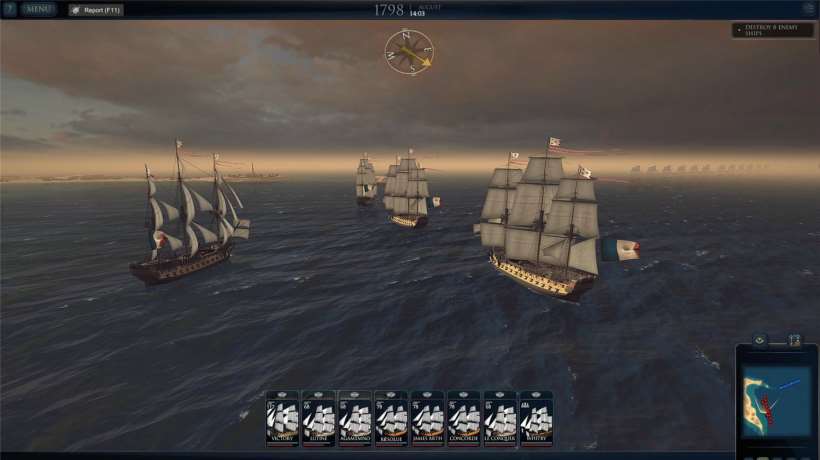Click the Destroy 8 Enemy Ships objective
Screen dimensions: 820x460
(x=772, y=30)
